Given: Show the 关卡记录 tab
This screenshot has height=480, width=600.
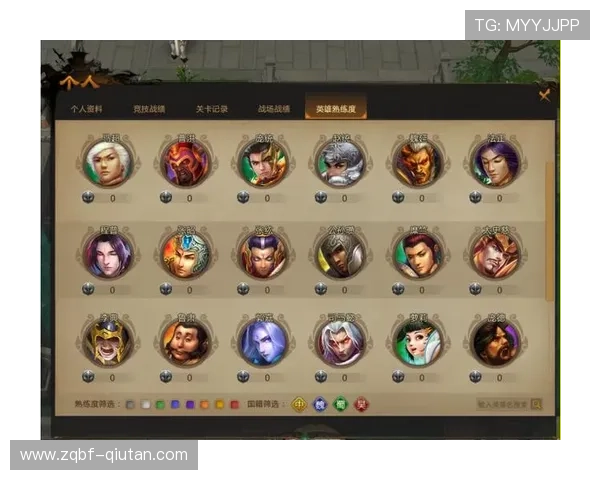Looking at the screenshot, I should 211,108.
